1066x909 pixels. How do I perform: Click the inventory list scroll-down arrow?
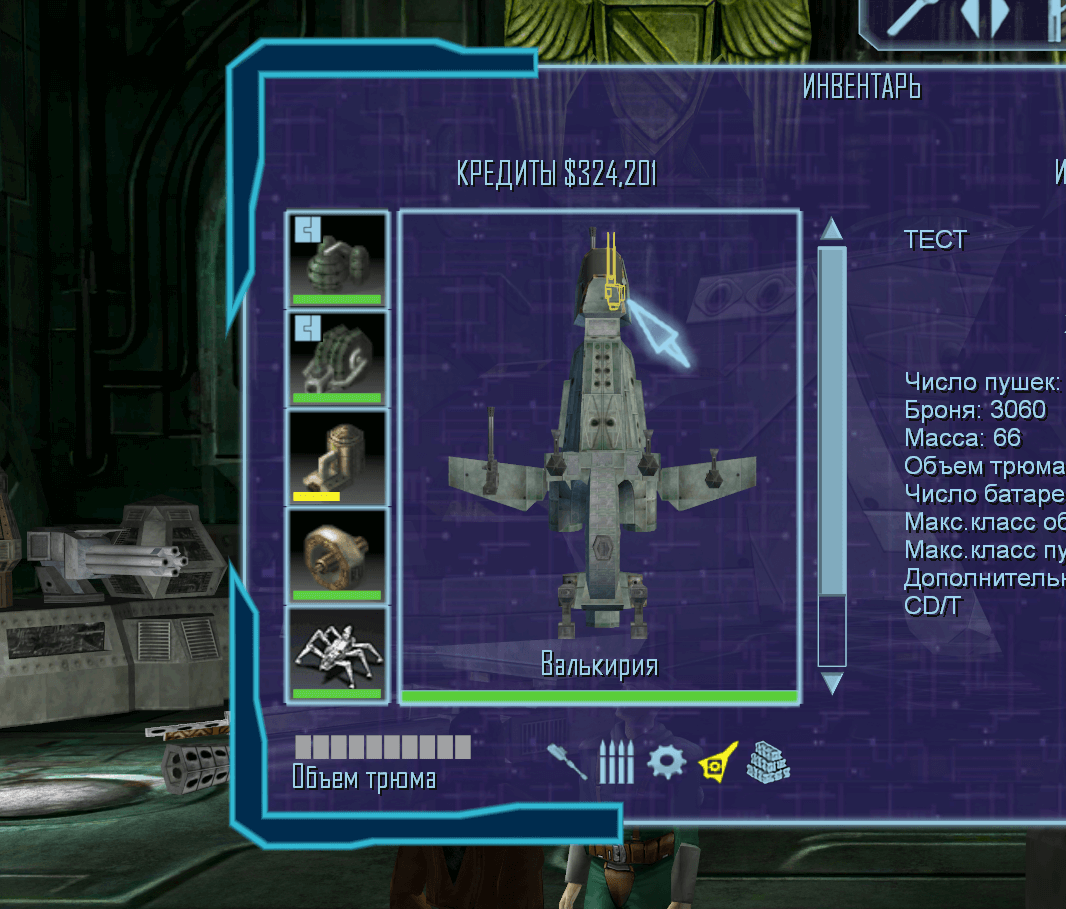(831, 684)
